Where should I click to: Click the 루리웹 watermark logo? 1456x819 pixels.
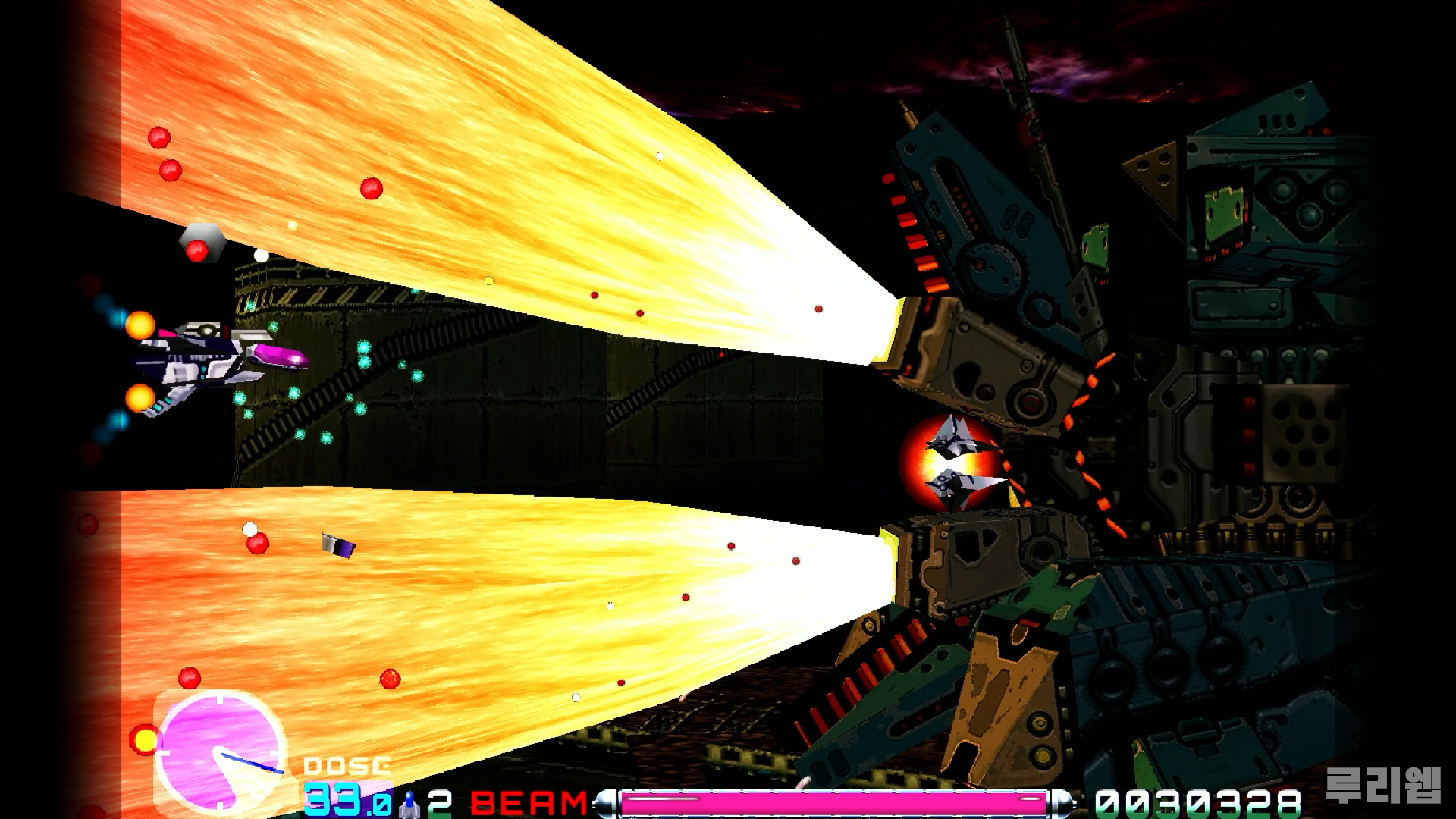[1382, 786]
